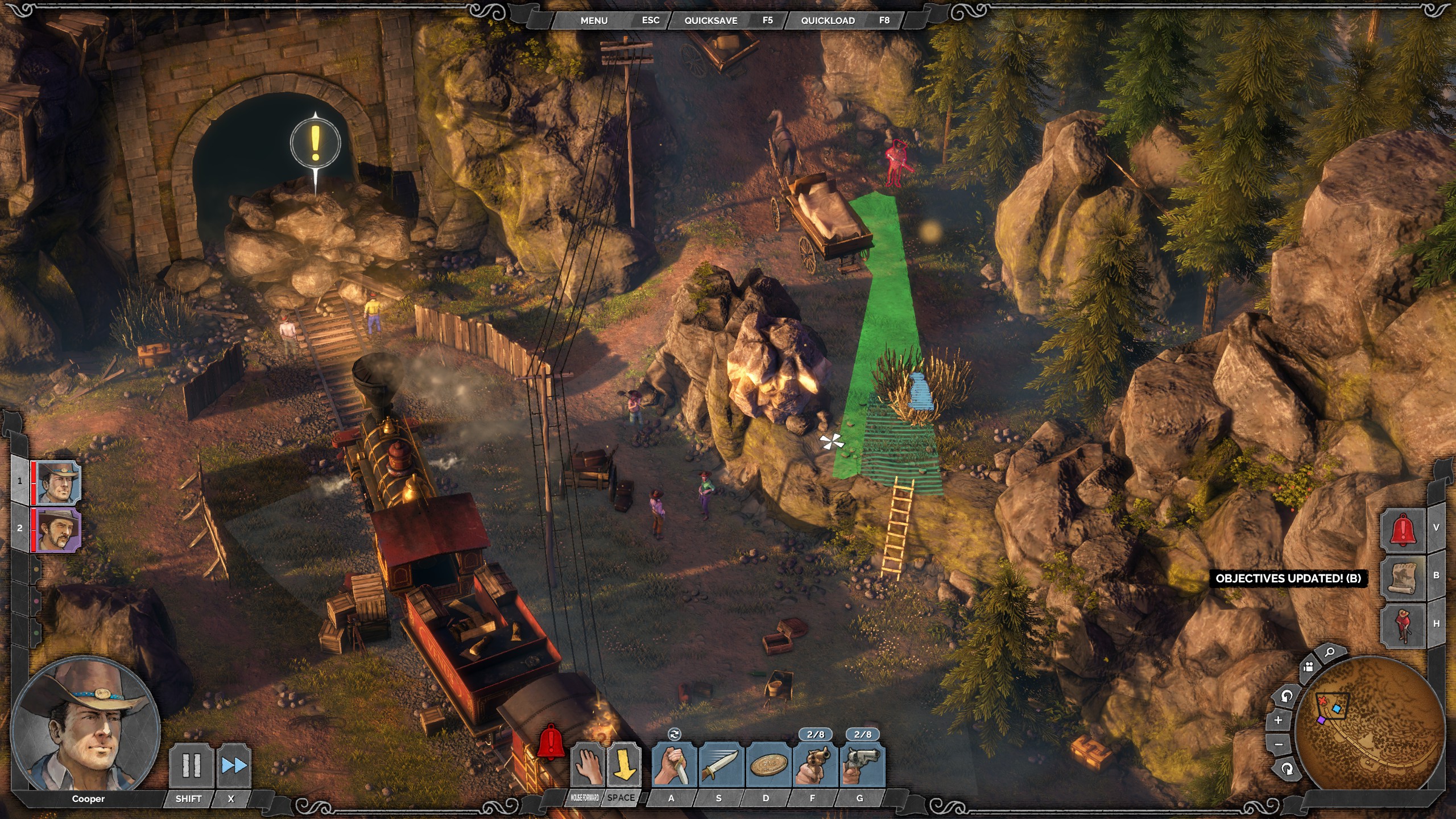Pick the silver revolver ability
The width and height of the screenshot is (1456, 819).
(862, 766)
